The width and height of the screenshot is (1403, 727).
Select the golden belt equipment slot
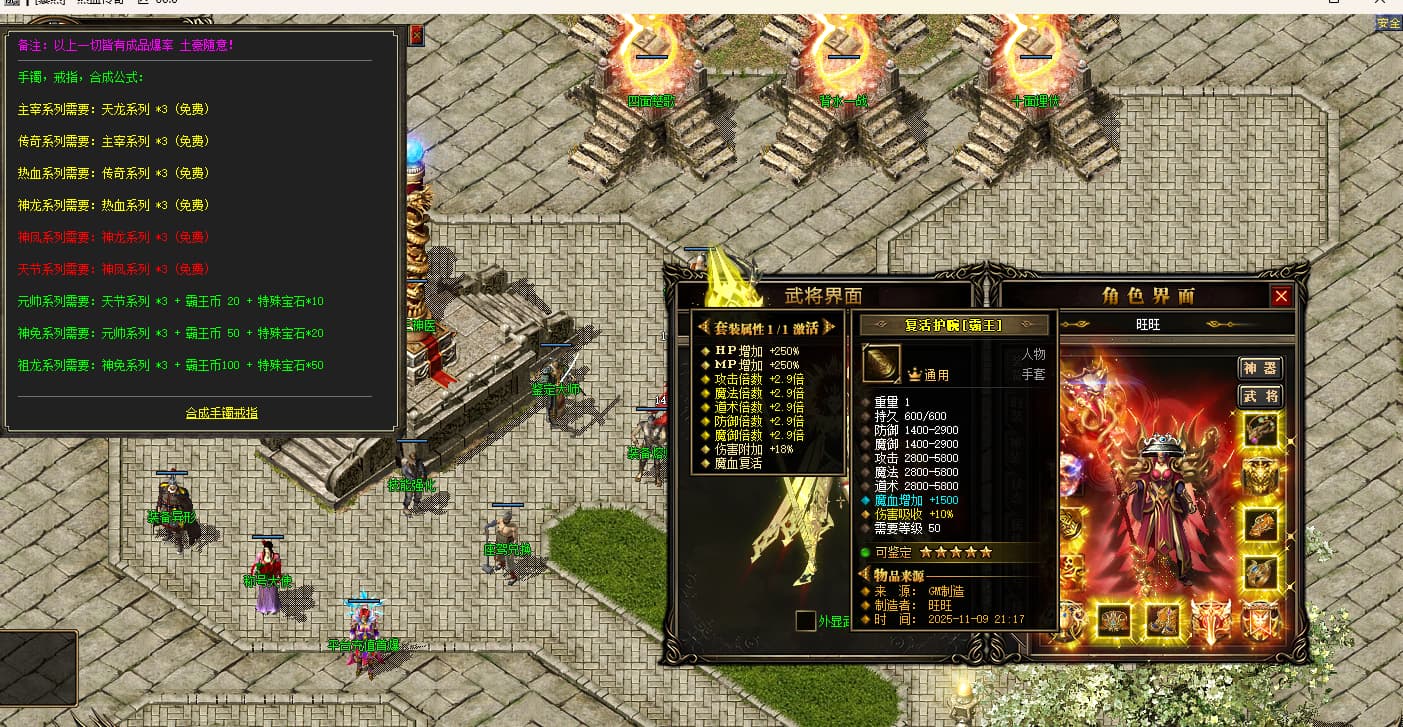(1115, 621)
